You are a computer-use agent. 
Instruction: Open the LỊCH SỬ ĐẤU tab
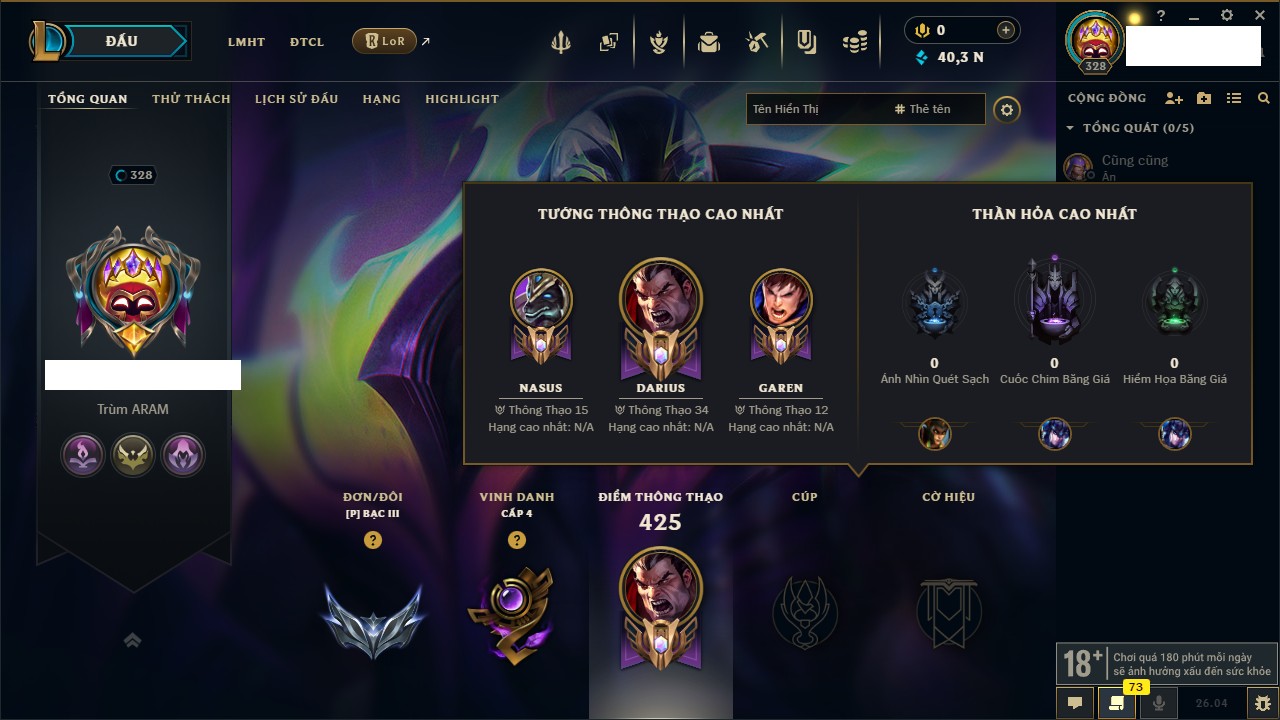click(x=296, y=99)
